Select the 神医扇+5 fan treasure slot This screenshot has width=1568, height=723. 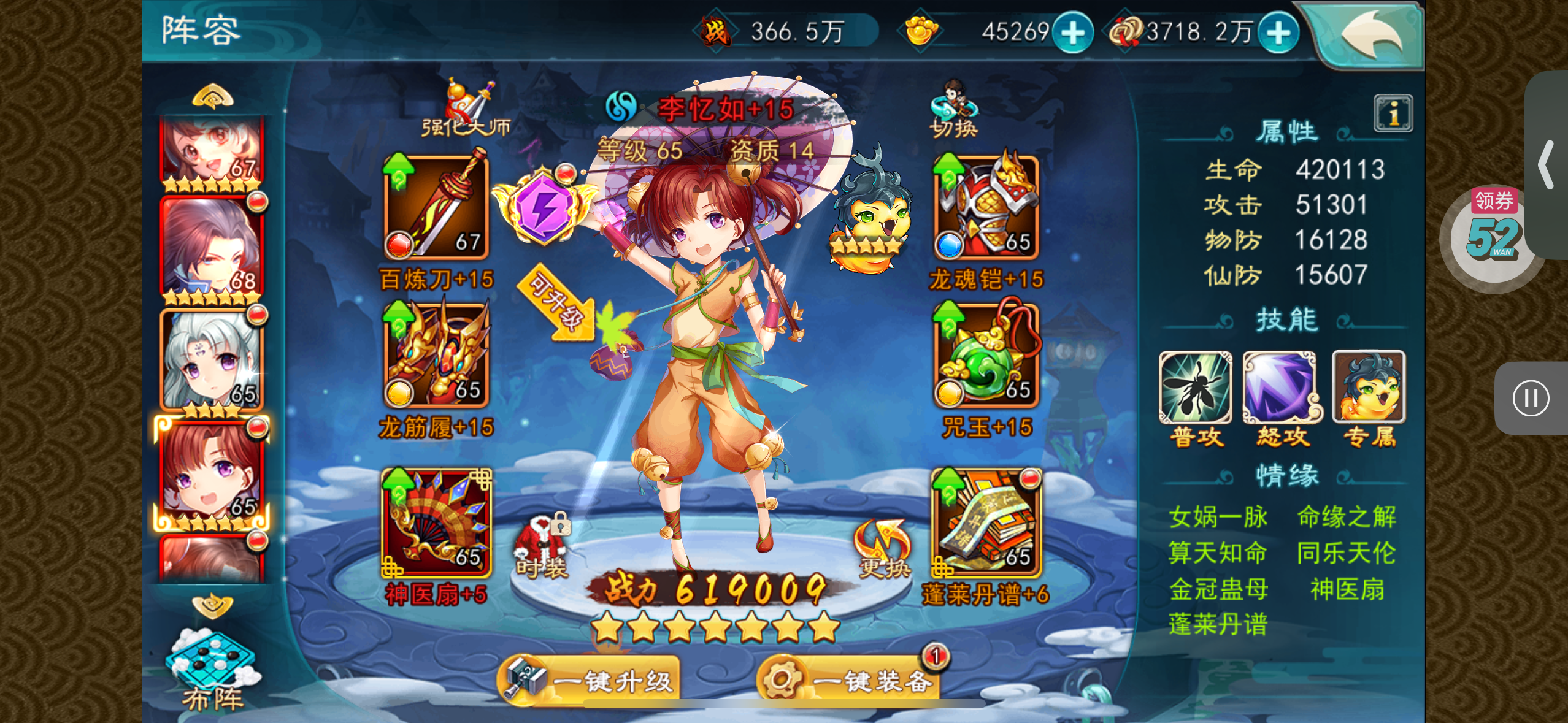pos(436,523)
